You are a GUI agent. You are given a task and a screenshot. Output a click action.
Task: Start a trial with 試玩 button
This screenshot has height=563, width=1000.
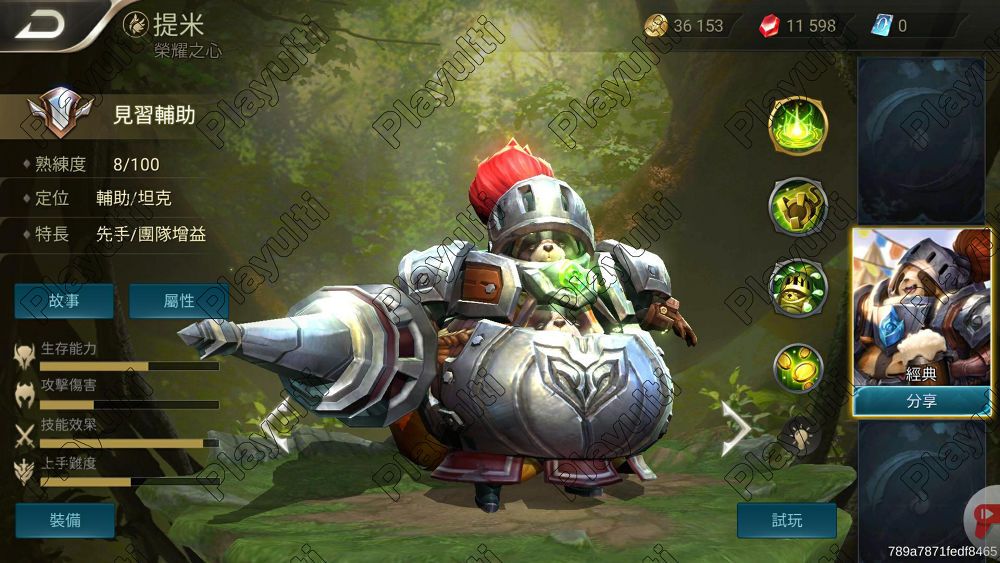[x=786, y=520]
